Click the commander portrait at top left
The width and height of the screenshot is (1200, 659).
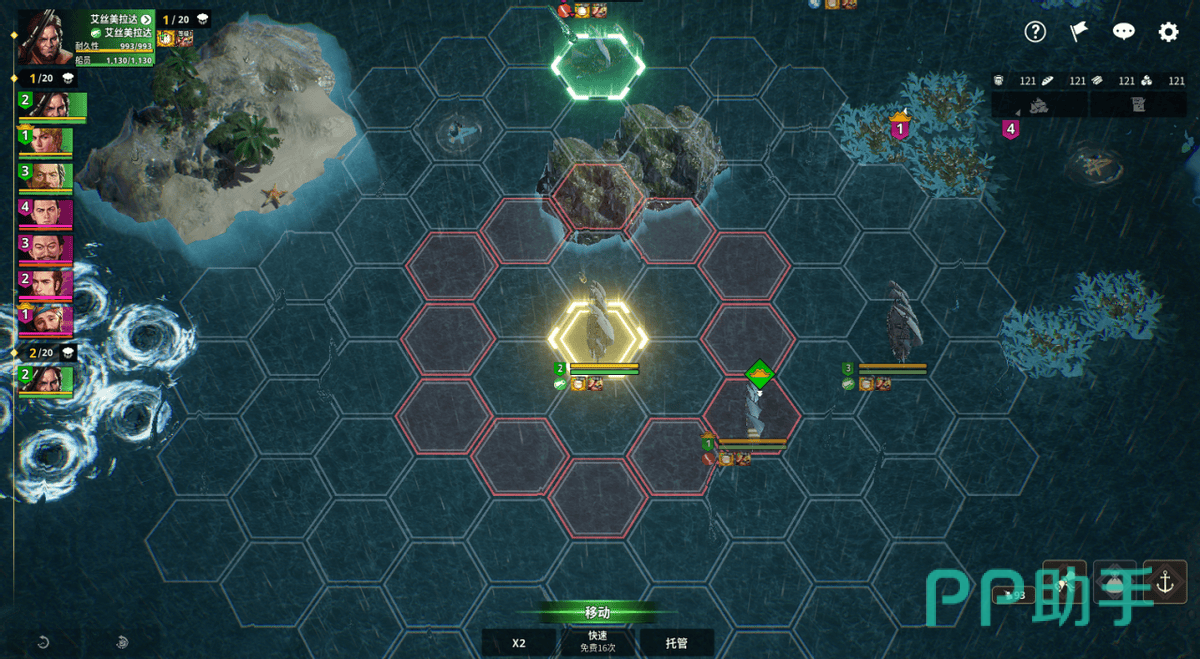coord(40,37)
